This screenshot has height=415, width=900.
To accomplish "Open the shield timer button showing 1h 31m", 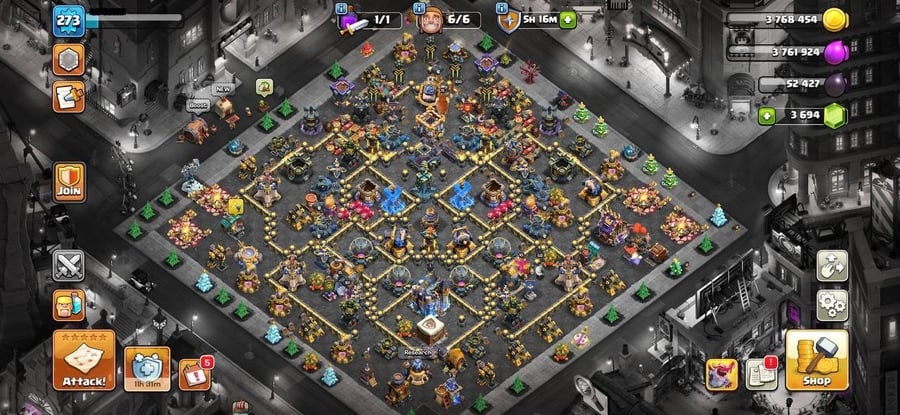I will pyautogui.click(x=147, y=368).
